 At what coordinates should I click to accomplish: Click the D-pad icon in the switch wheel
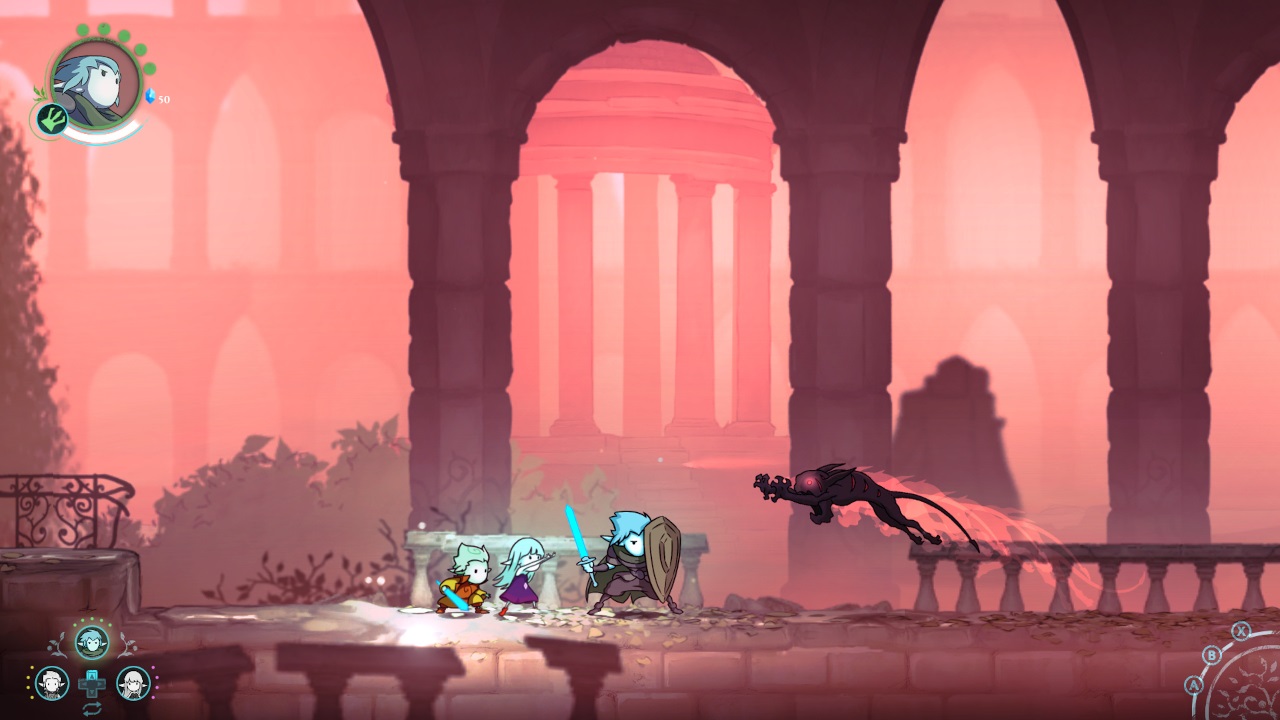click(x=92, y=683)
